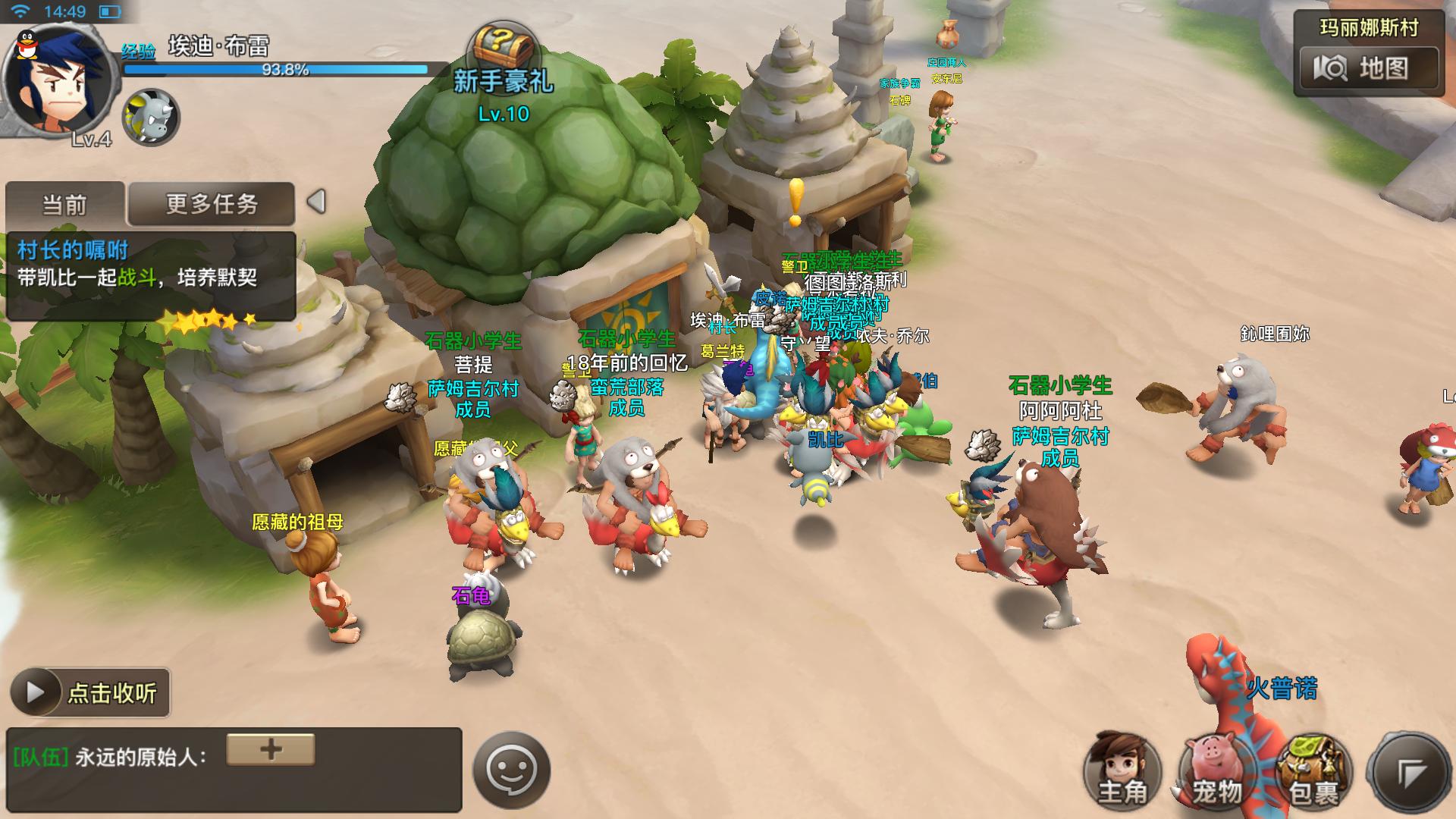Play voice with 点击收听 button
The image size is (1456, 819).
90,692
